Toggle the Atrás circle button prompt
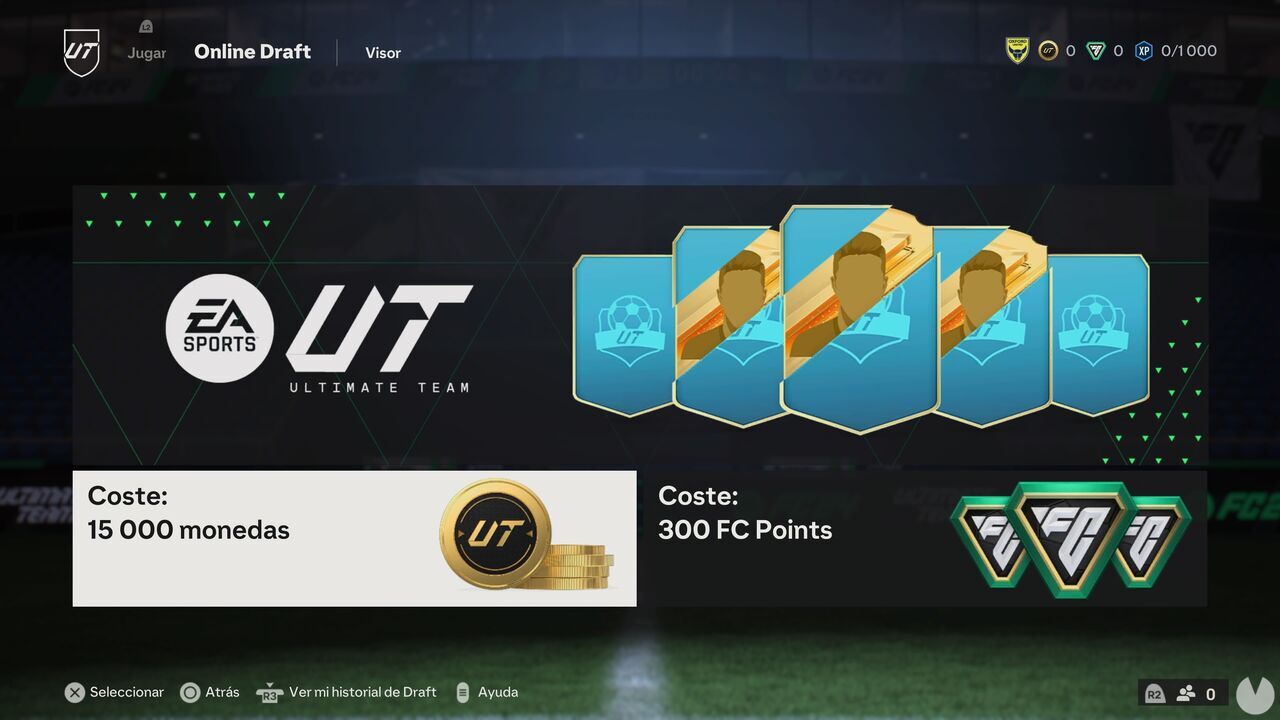The width and height of the screenshot is (1280, 720). pyautogui.click(x=189, y=692)
